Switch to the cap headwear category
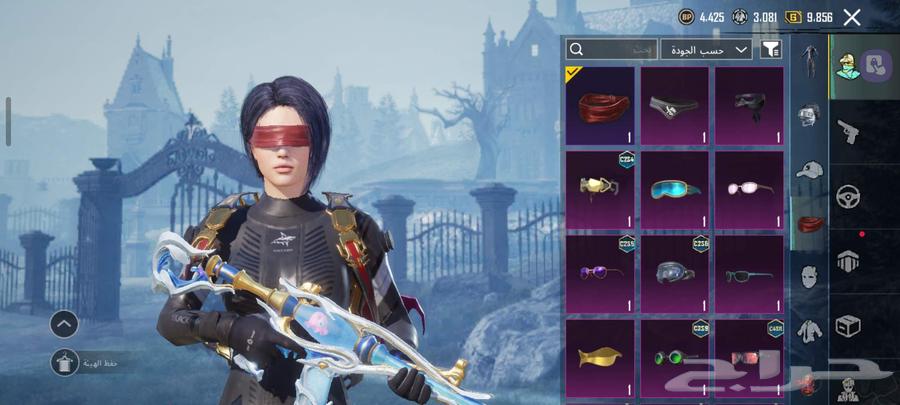The image size is (900, 405). (x=809, y=169)
